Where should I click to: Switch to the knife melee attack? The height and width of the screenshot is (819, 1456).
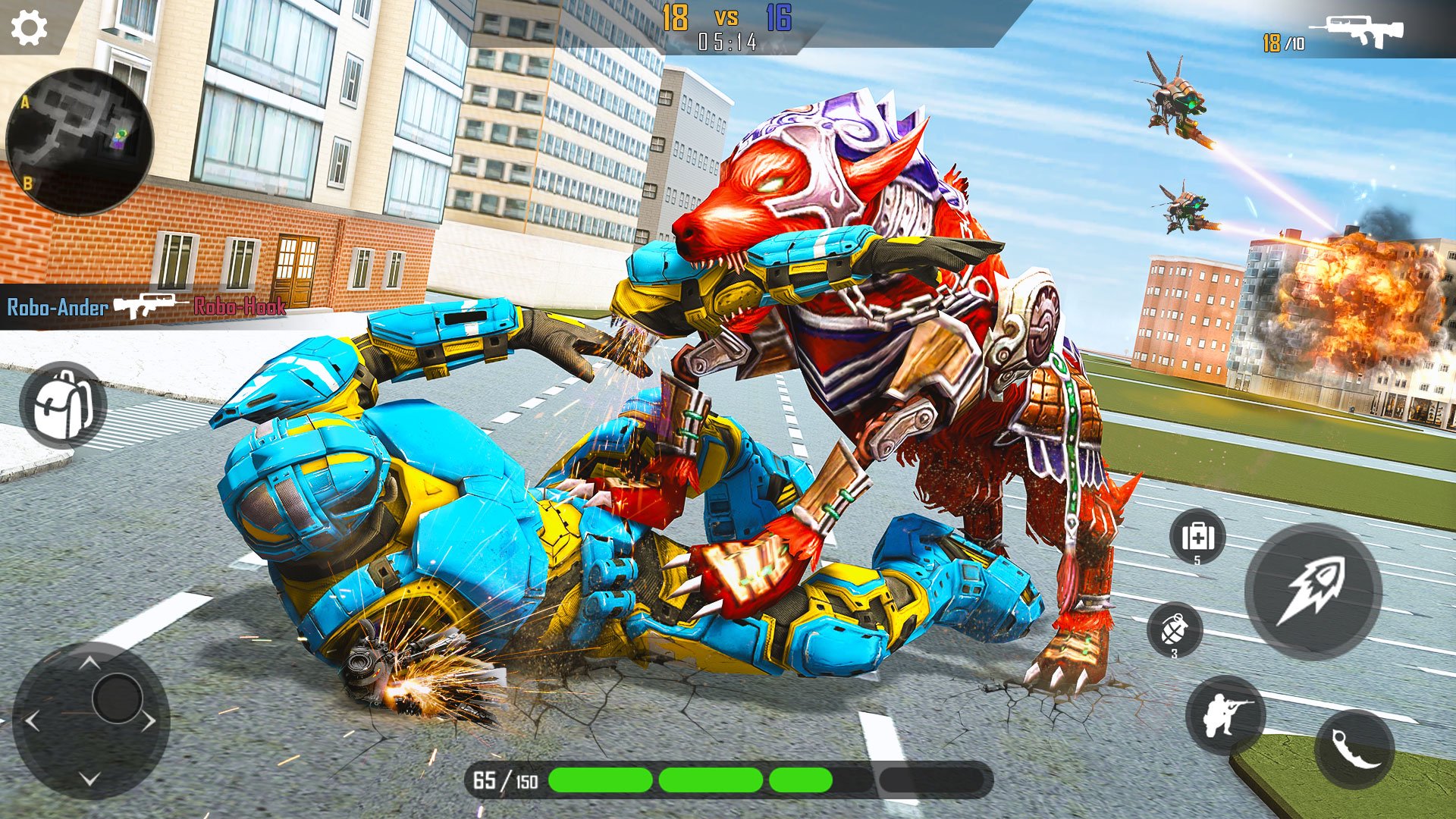click(x=1354, y=749)
